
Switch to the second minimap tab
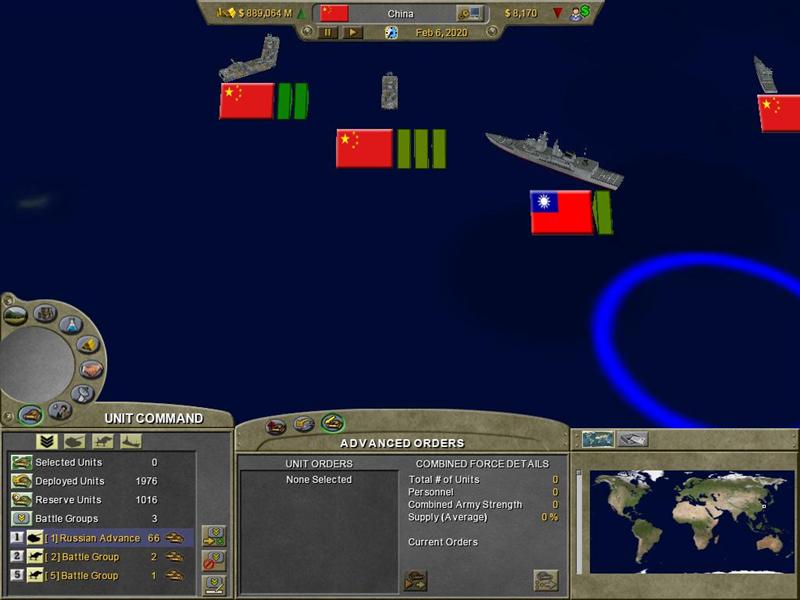633,439
